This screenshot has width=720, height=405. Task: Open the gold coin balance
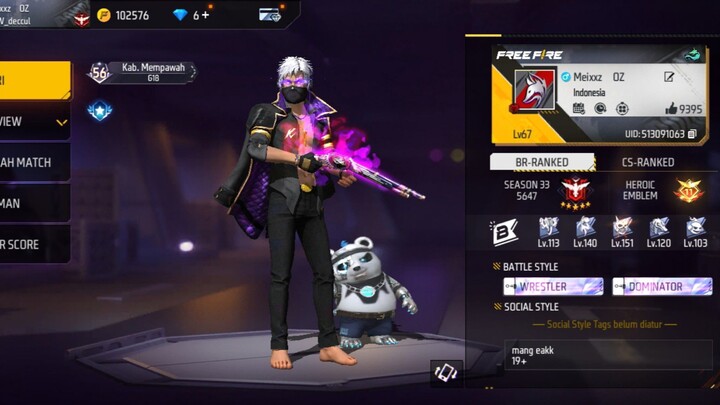pos(123,15)
